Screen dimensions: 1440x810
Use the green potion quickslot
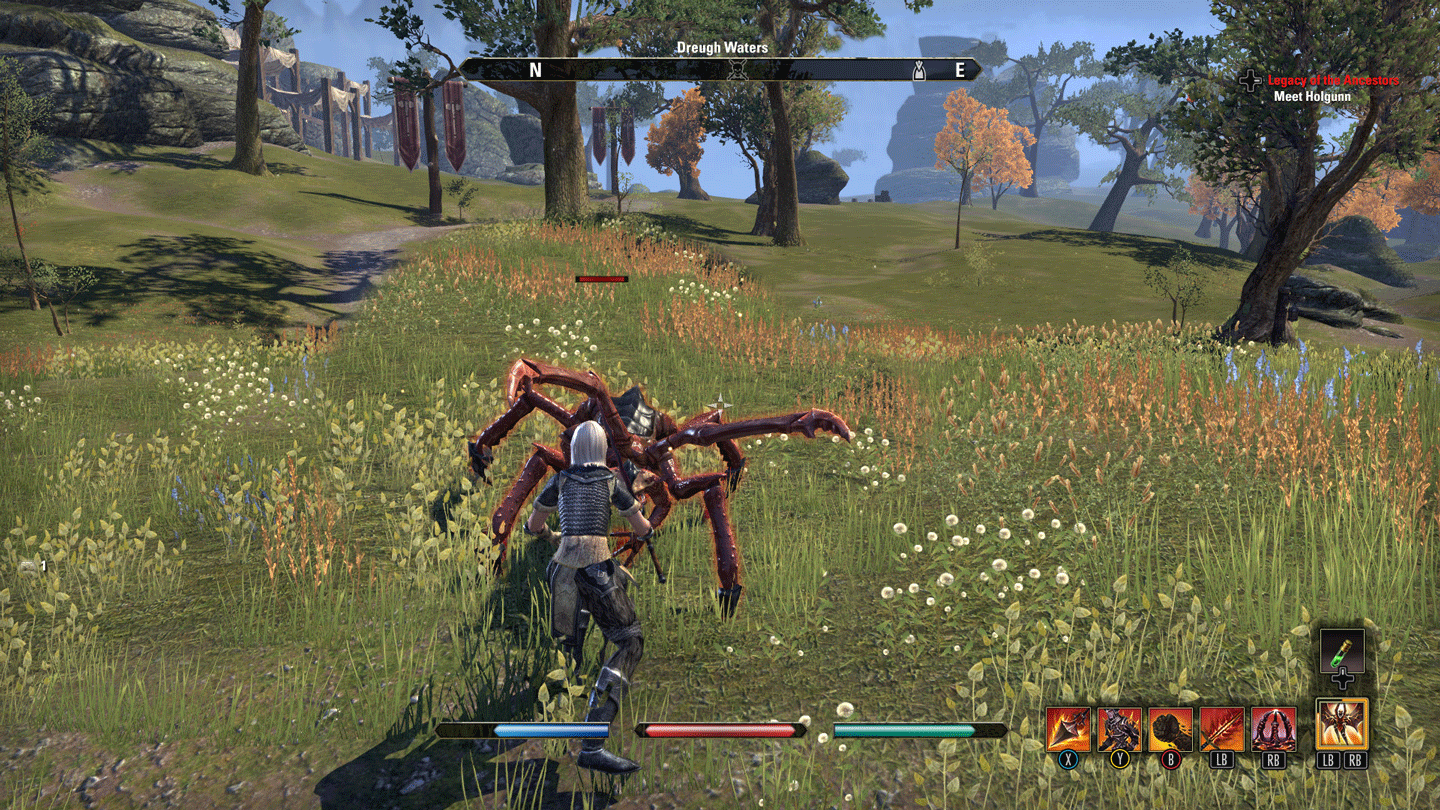click(1342, 651)
